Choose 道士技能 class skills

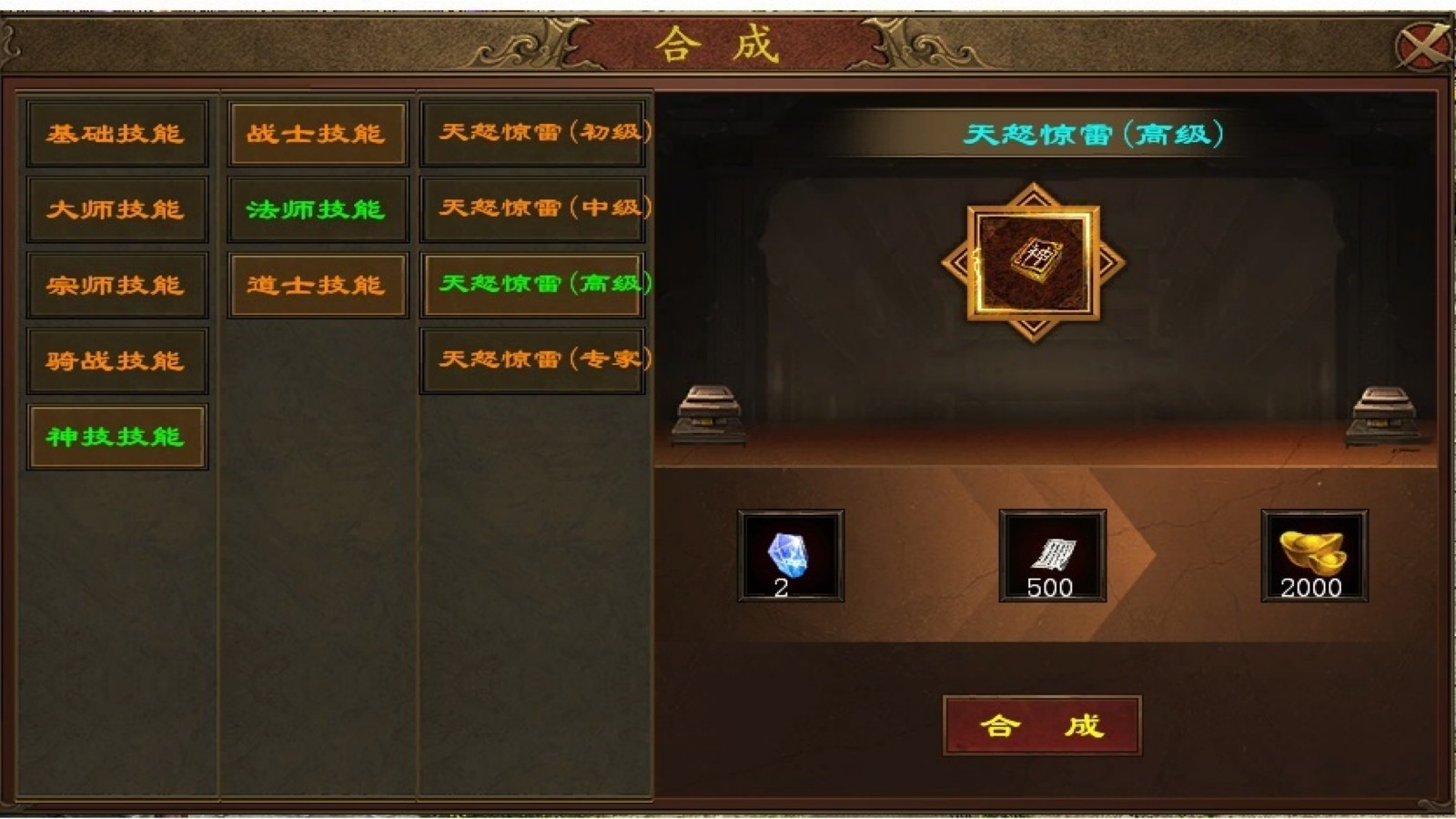point(316,285)
